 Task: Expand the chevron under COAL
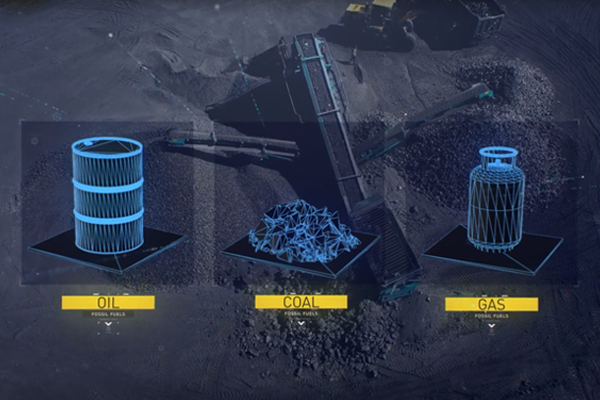point(301,324)
